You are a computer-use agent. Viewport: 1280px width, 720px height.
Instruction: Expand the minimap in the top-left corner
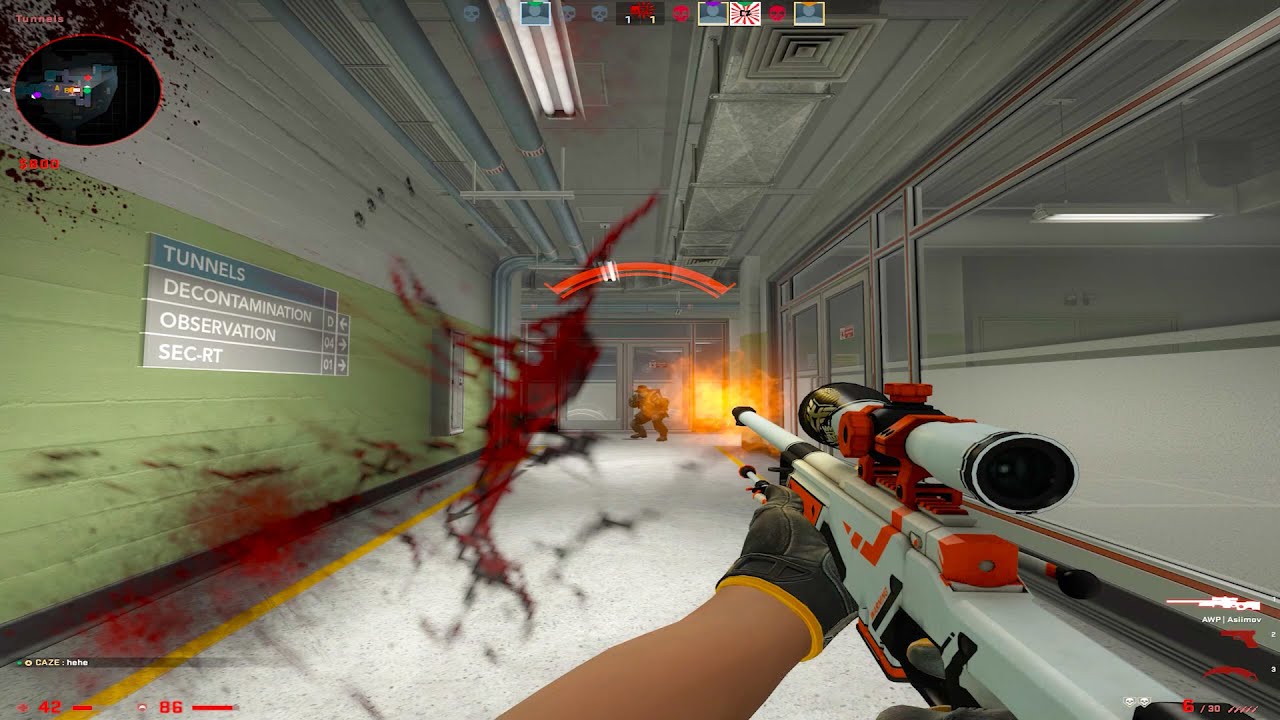tap(85, 90)
